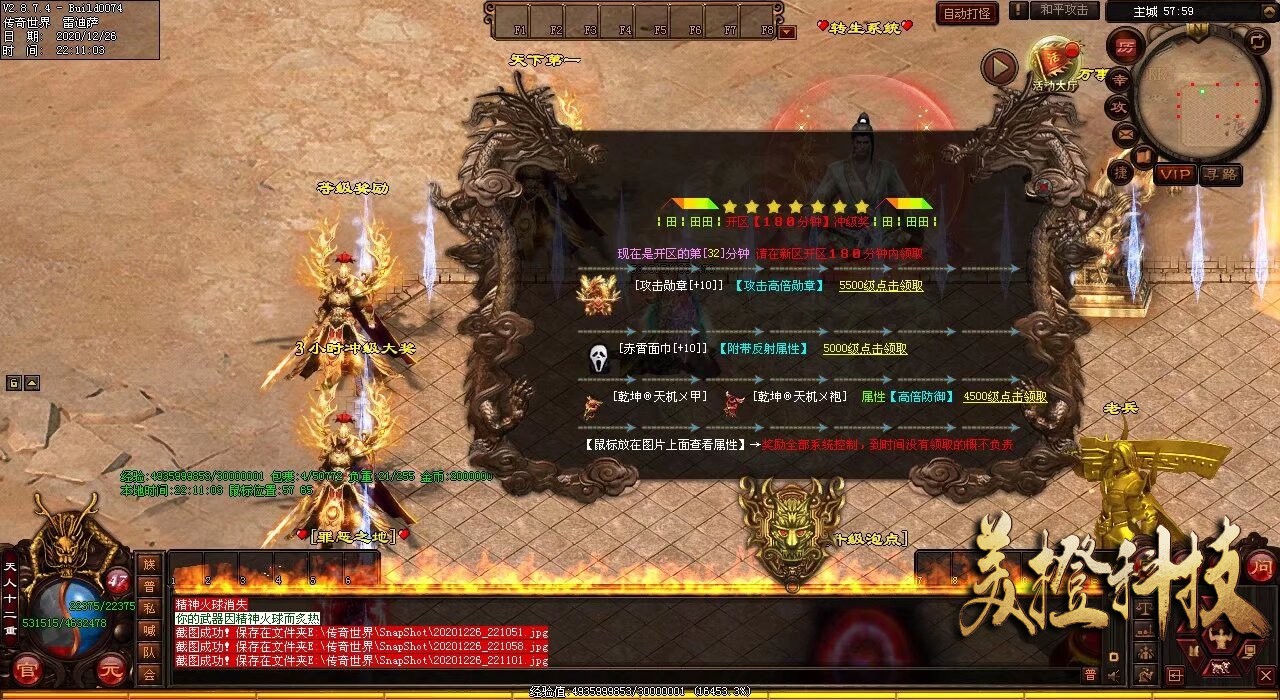Open the VIP panel
1280x700 pixels.
[1175, 174]
